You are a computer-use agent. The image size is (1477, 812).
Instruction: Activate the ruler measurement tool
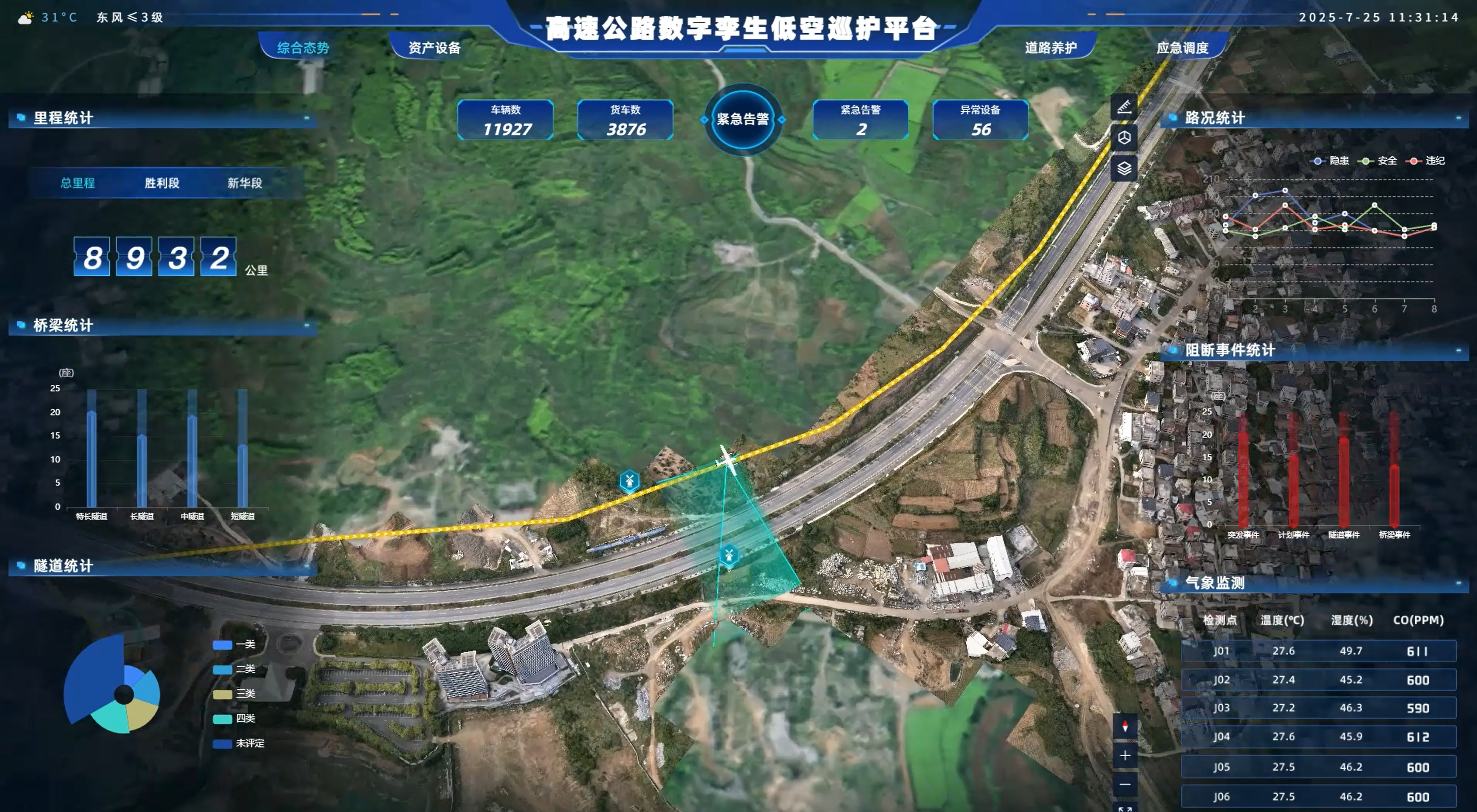tap(1124, 107)
